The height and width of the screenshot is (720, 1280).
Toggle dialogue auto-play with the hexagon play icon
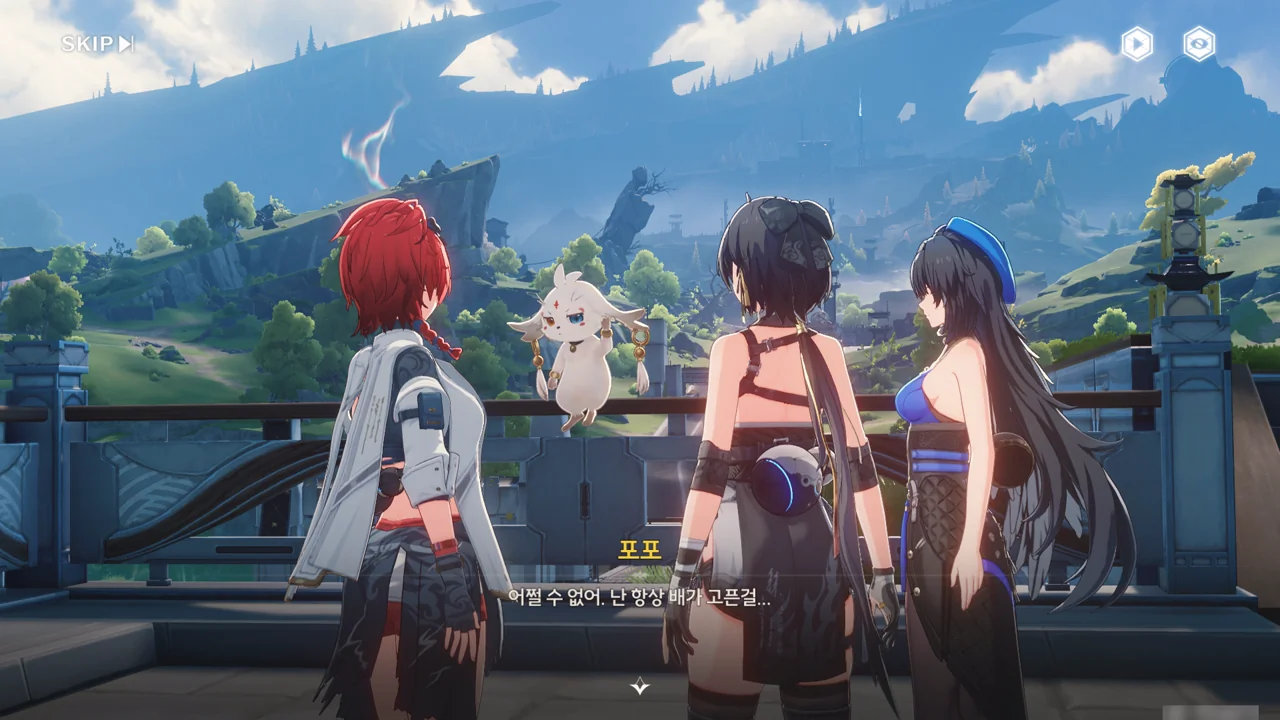click(x=1137, y=44)
